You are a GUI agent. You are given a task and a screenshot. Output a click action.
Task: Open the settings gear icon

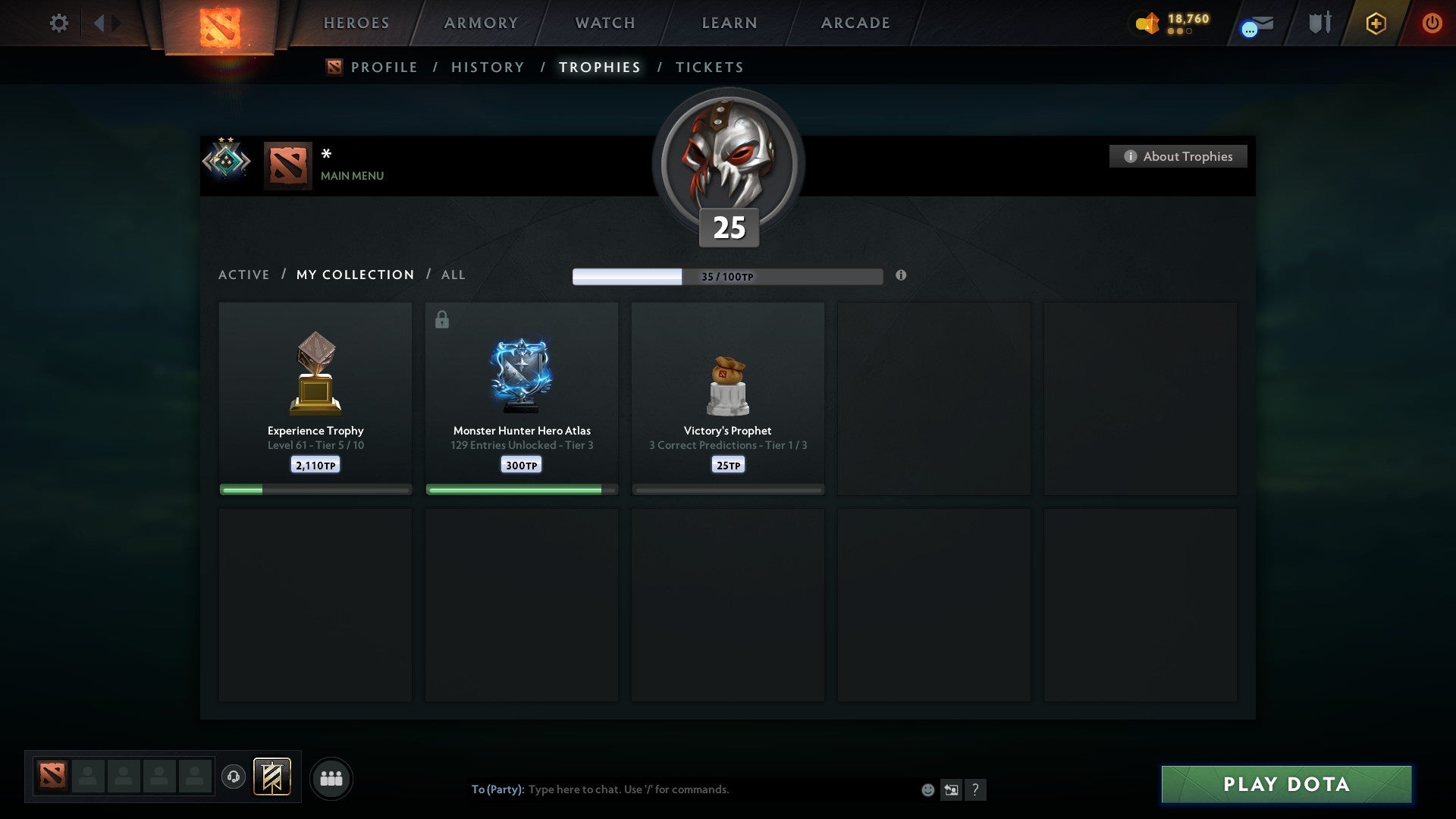point(59,23)
